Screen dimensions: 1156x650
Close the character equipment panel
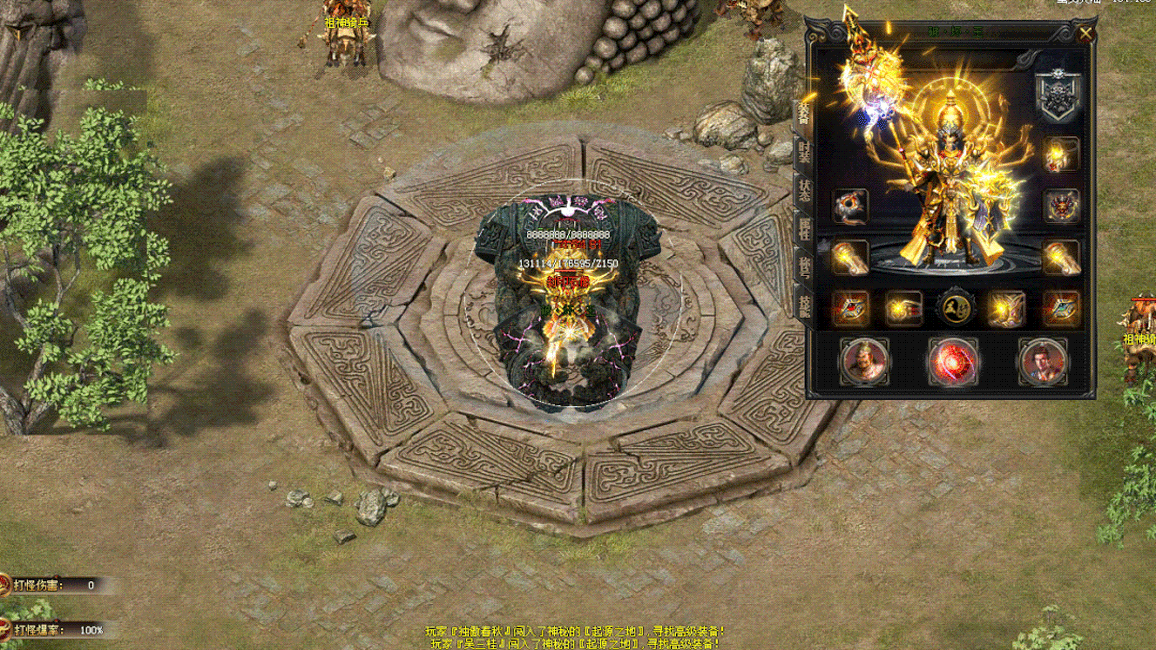tap(1085, 33)
